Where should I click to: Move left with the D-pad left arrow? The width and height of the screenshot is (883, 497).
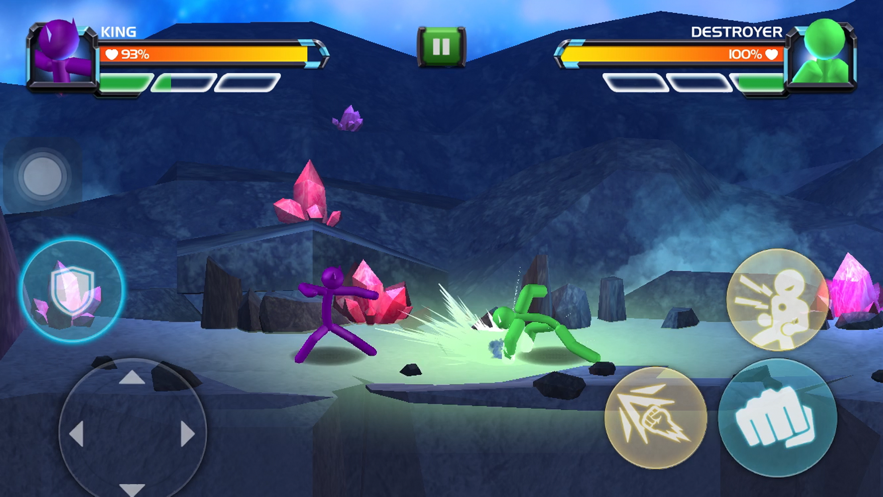pyautogui.click(x=76, y=433)
